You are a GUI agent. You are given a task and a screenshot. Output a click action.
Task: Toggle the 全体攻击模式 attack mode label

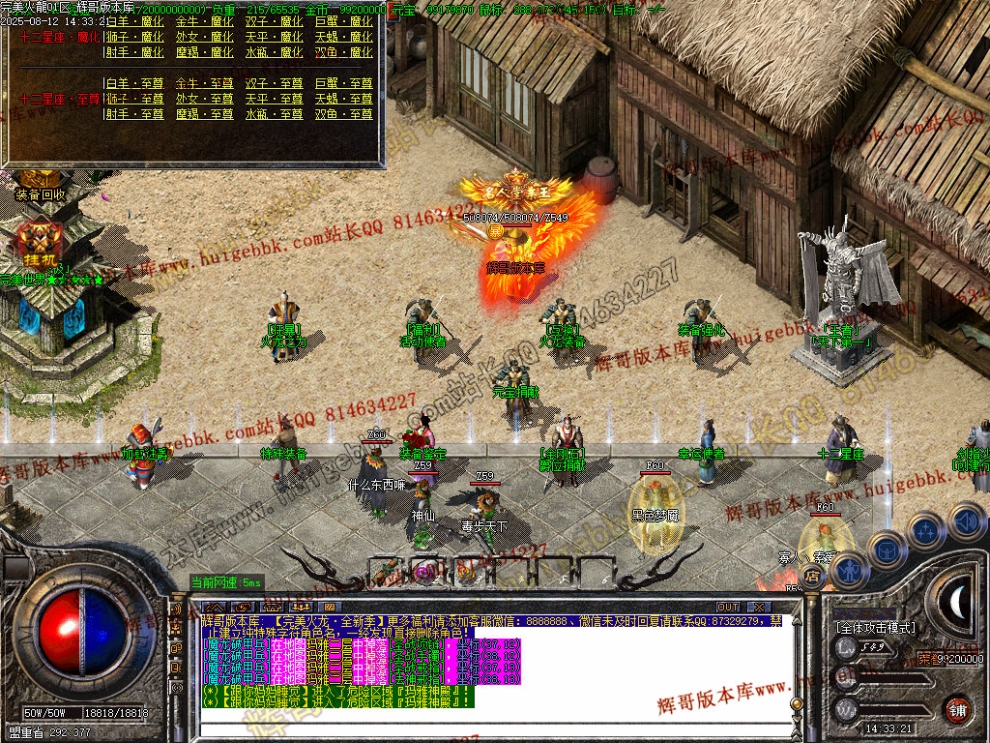pos(875,627)
